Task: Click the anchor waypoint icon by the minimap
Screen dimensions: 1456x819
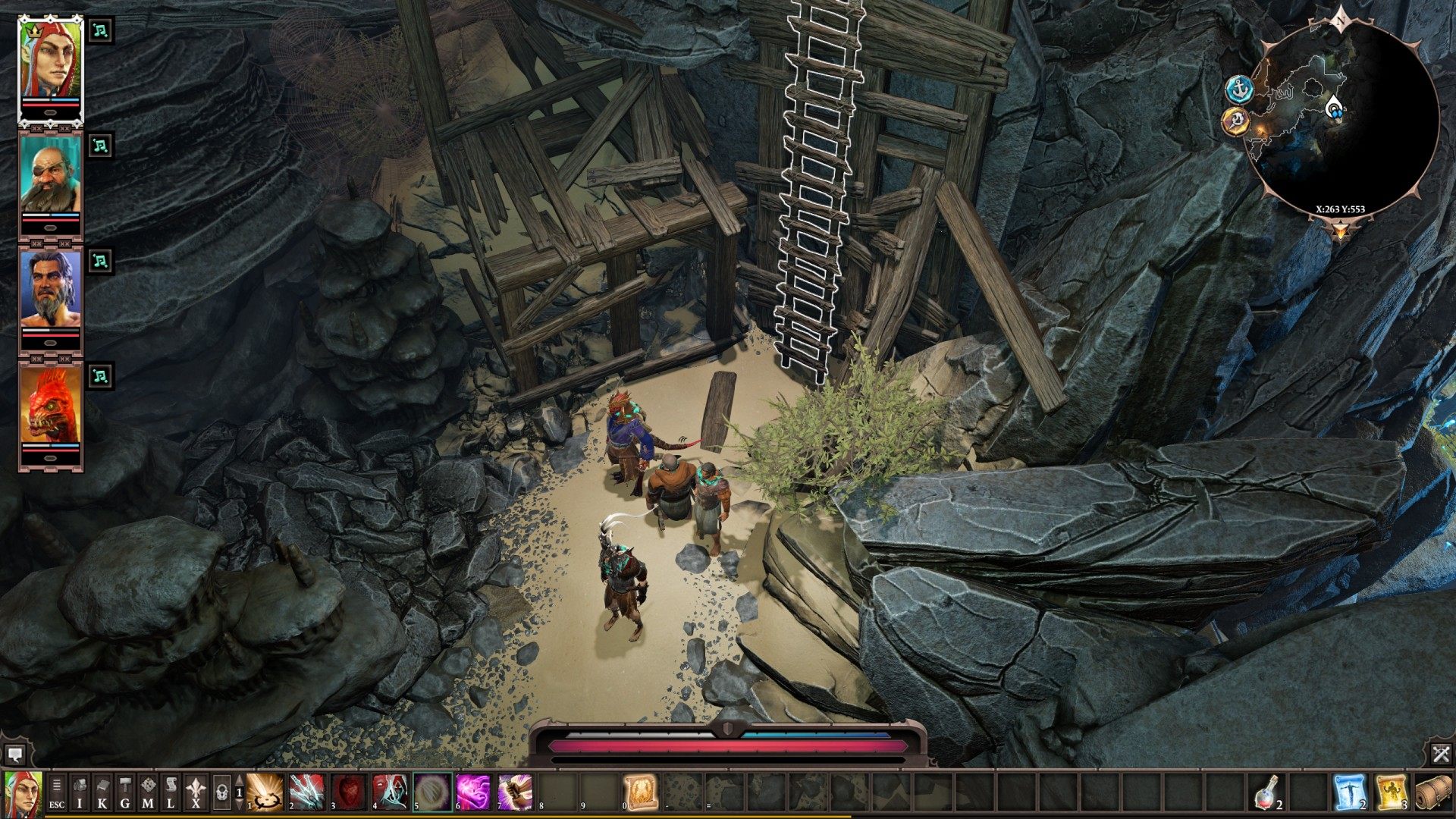Action: pyautogui.click(x=1240, y=90)
